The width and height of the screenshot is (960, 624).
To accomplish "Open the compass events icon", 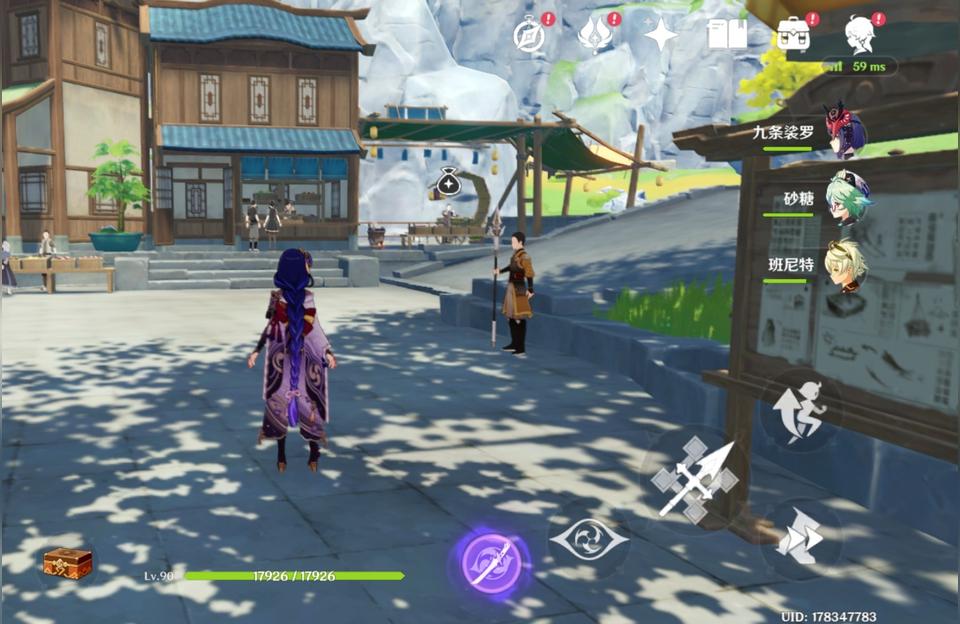I will pyautogui.click(x=528, y=35).
